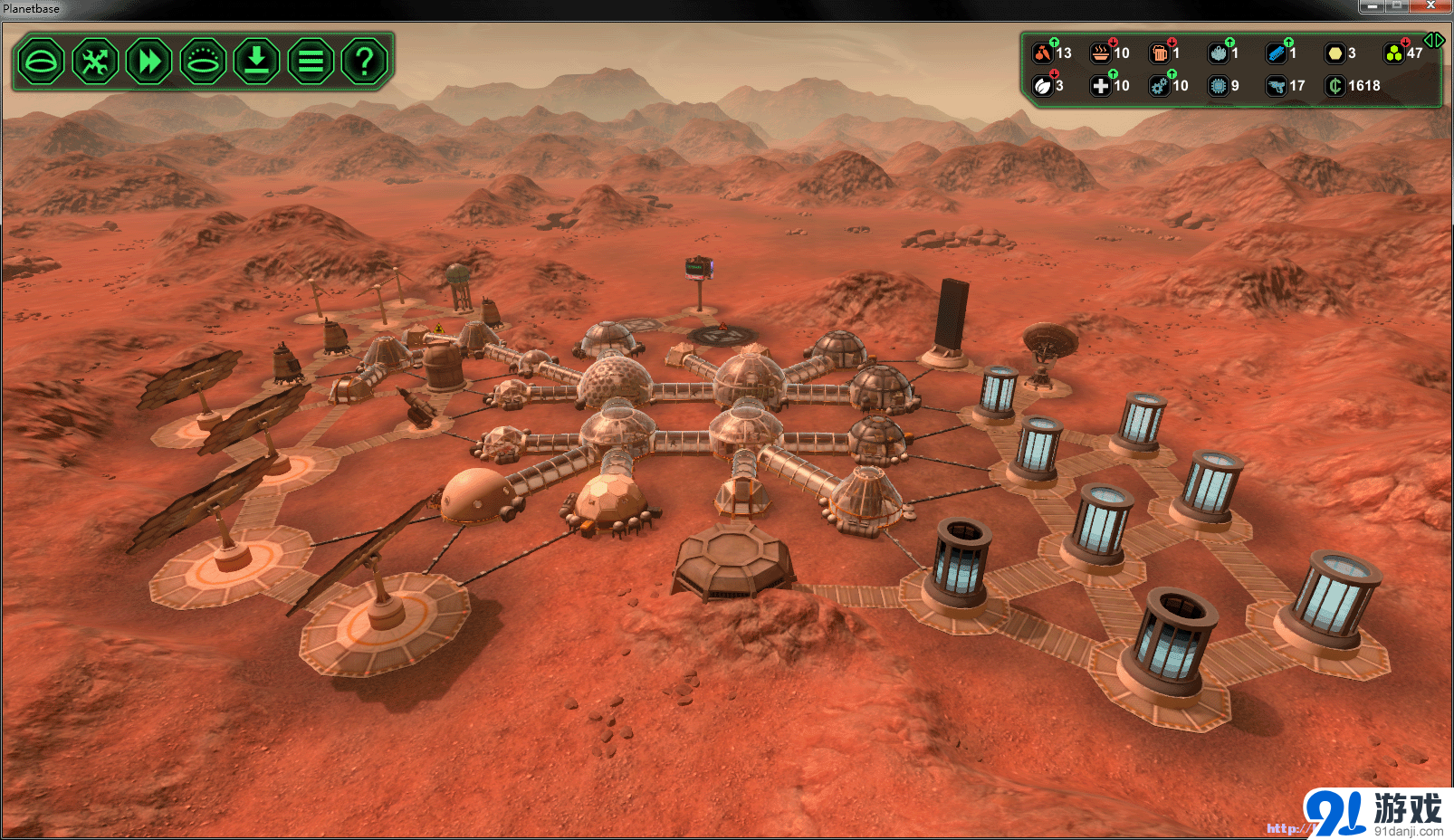The image size is (1454, 840).
Task: Click the vegetables resource icon
Action: click(x=1043, y=53)
